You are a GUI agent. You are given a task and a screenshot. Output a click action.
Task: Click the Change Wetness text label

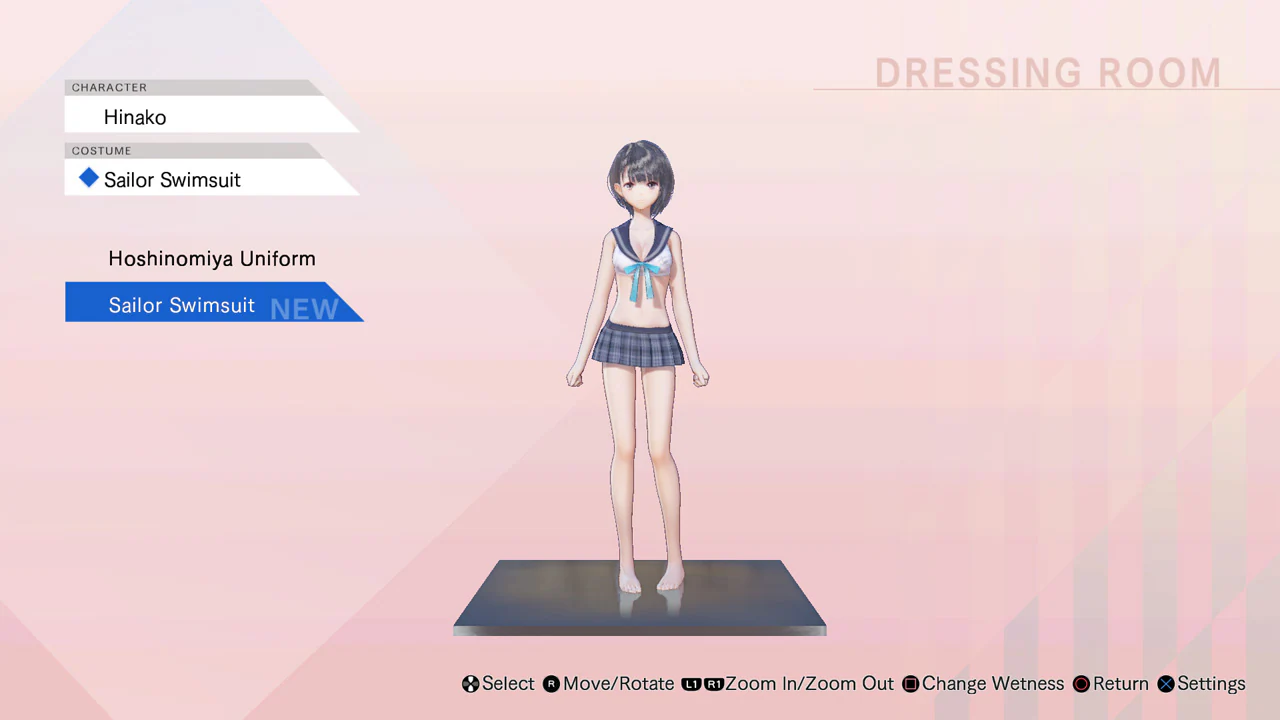tap(993, 684)
